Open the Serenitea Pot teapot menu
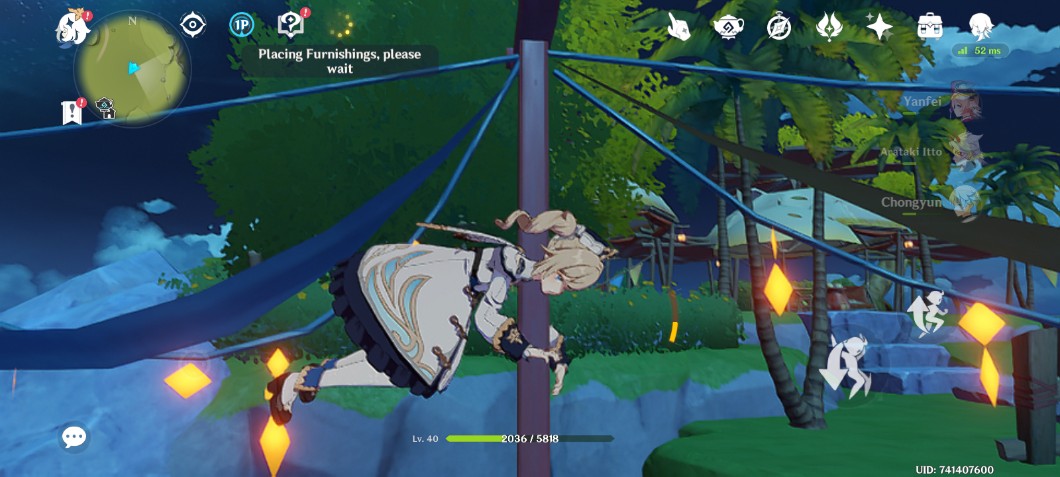Image resolution: width=1060 pixels, height=477 pixels. coord(728,27)
